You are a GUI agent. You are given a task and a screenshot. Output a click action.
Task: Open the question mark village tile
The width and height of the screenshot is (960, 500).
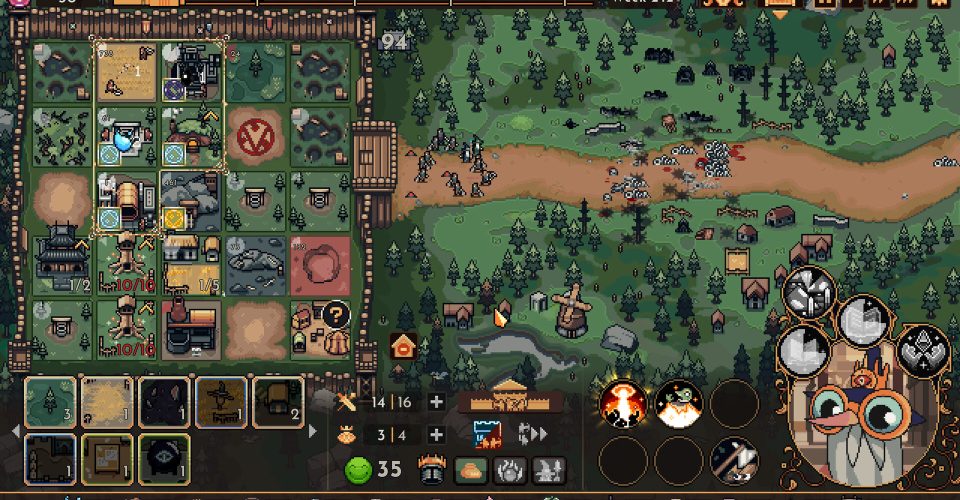click(321, 327)
